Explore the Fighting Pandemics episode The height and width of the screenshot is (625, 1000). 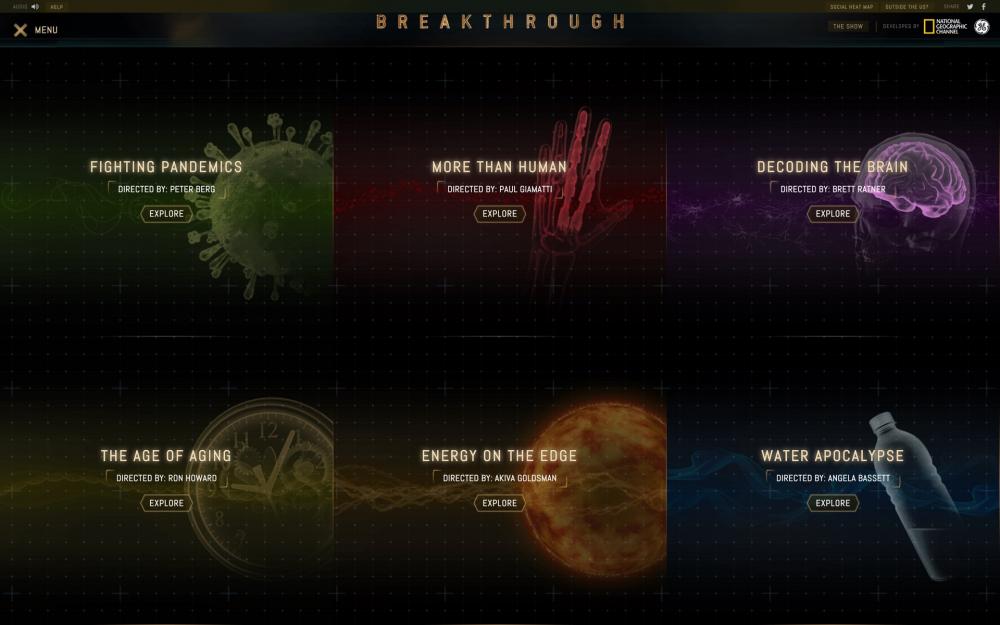166,214
